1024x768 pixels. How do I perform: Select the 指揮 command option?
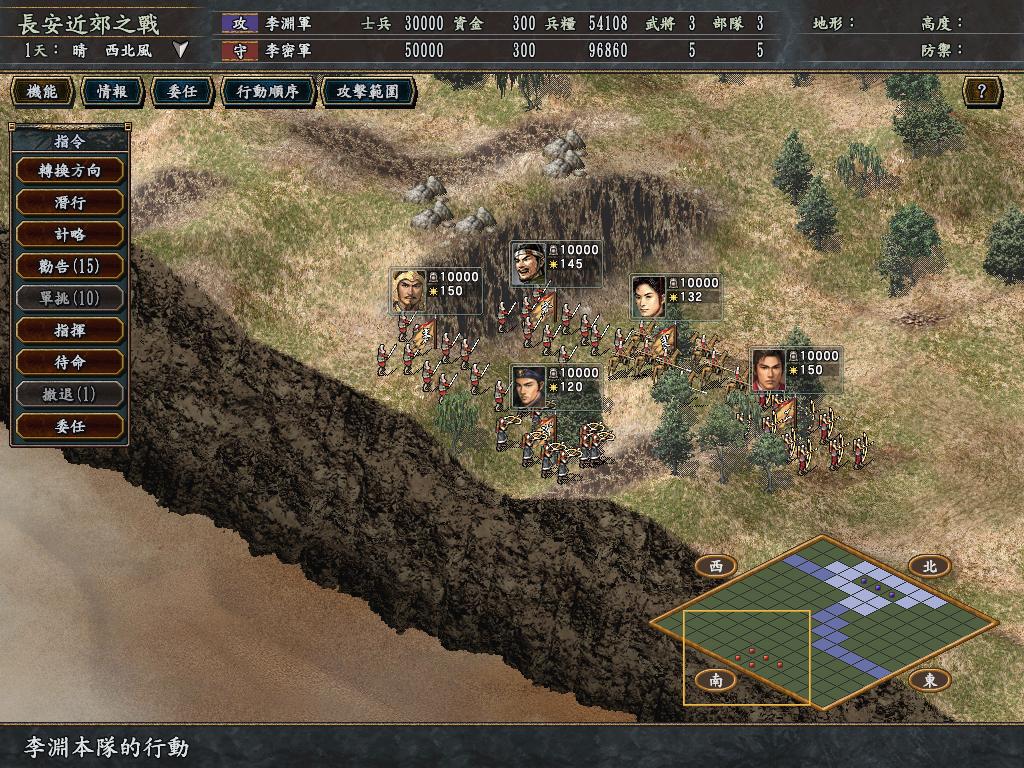[x=70, y=330]
